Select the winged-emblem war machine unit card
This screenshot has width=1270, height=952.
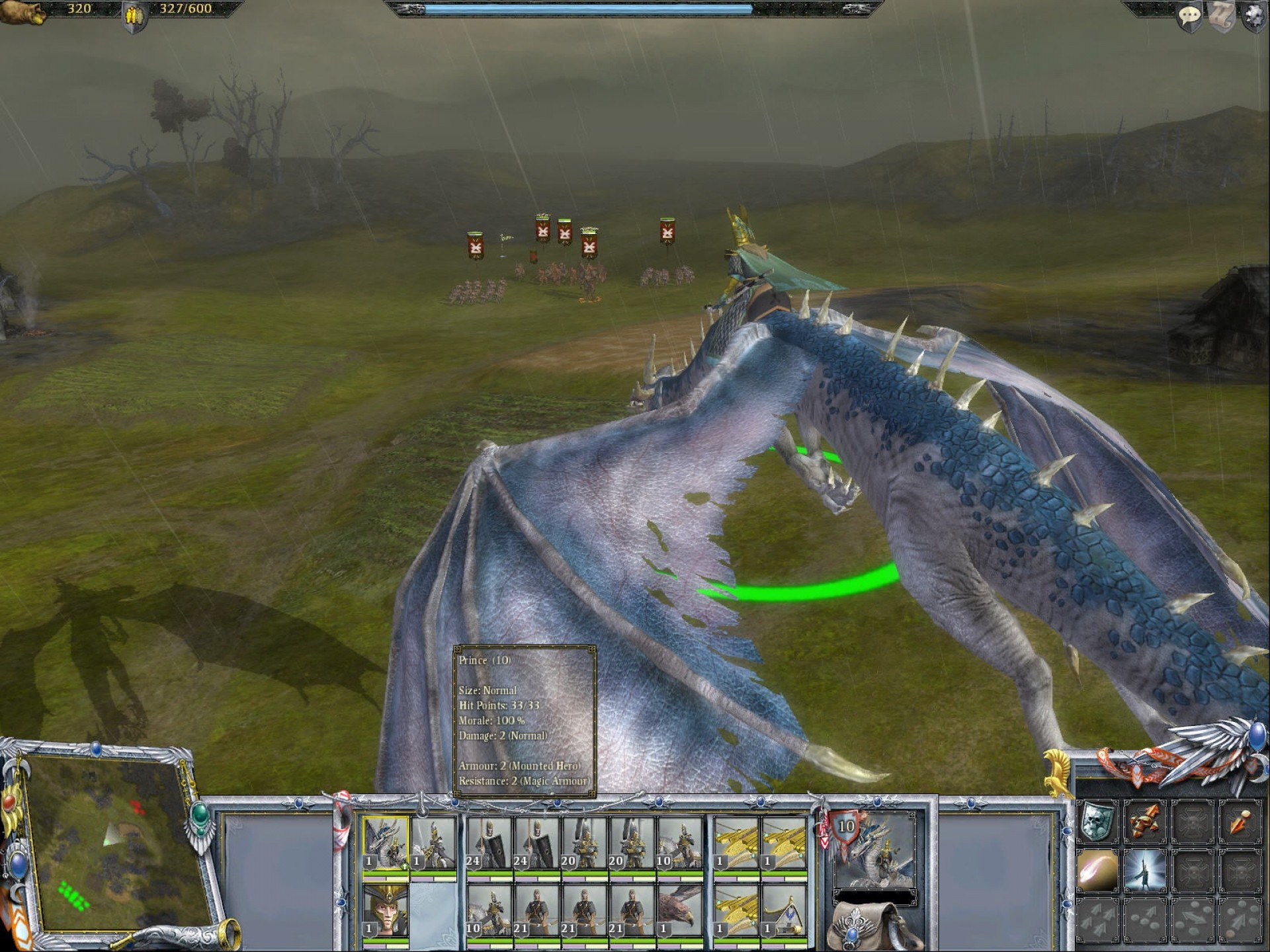[784, 911]
